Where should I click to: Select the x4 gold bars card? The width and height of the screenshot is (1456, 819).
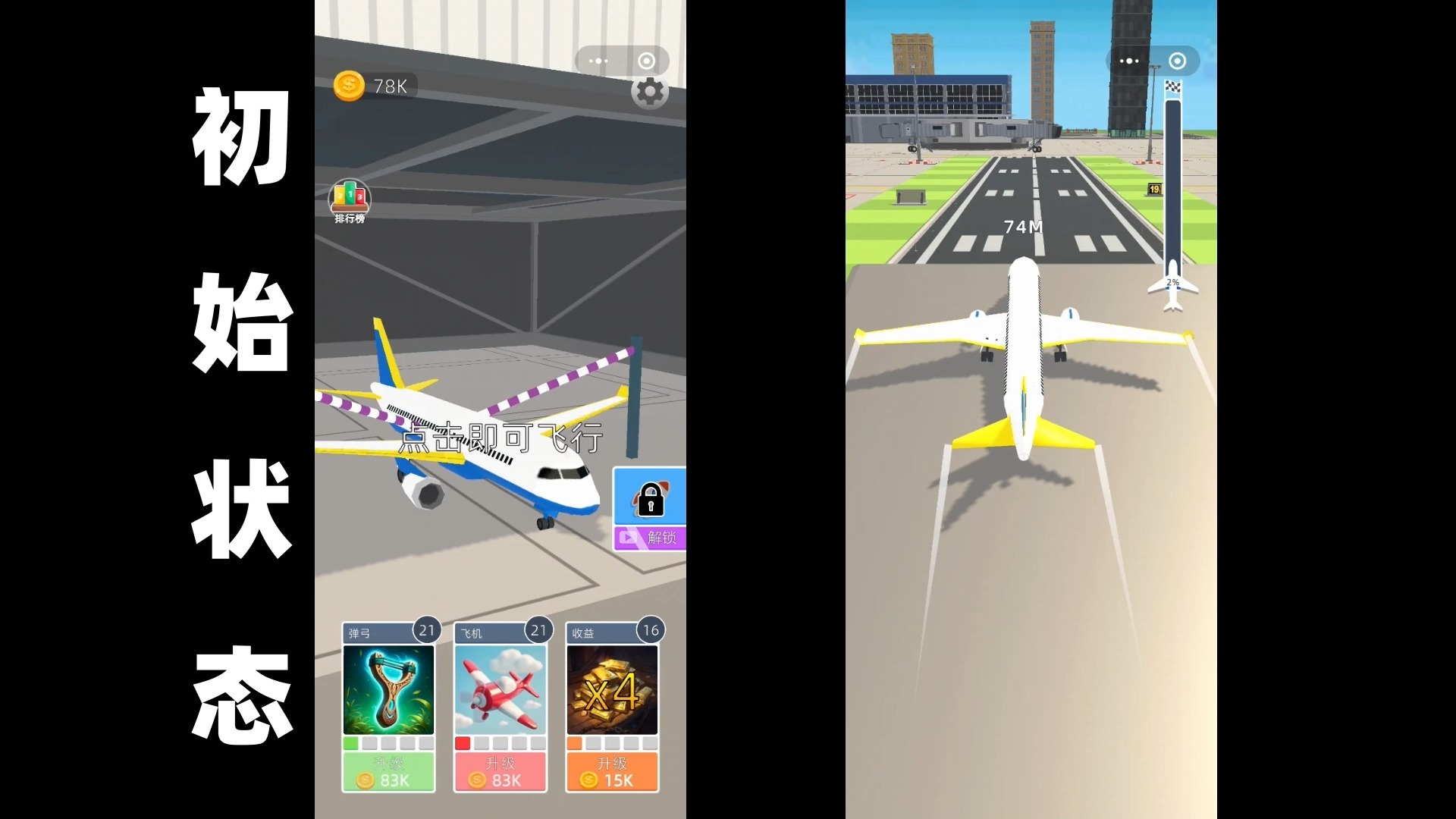[x=612, y=689]
